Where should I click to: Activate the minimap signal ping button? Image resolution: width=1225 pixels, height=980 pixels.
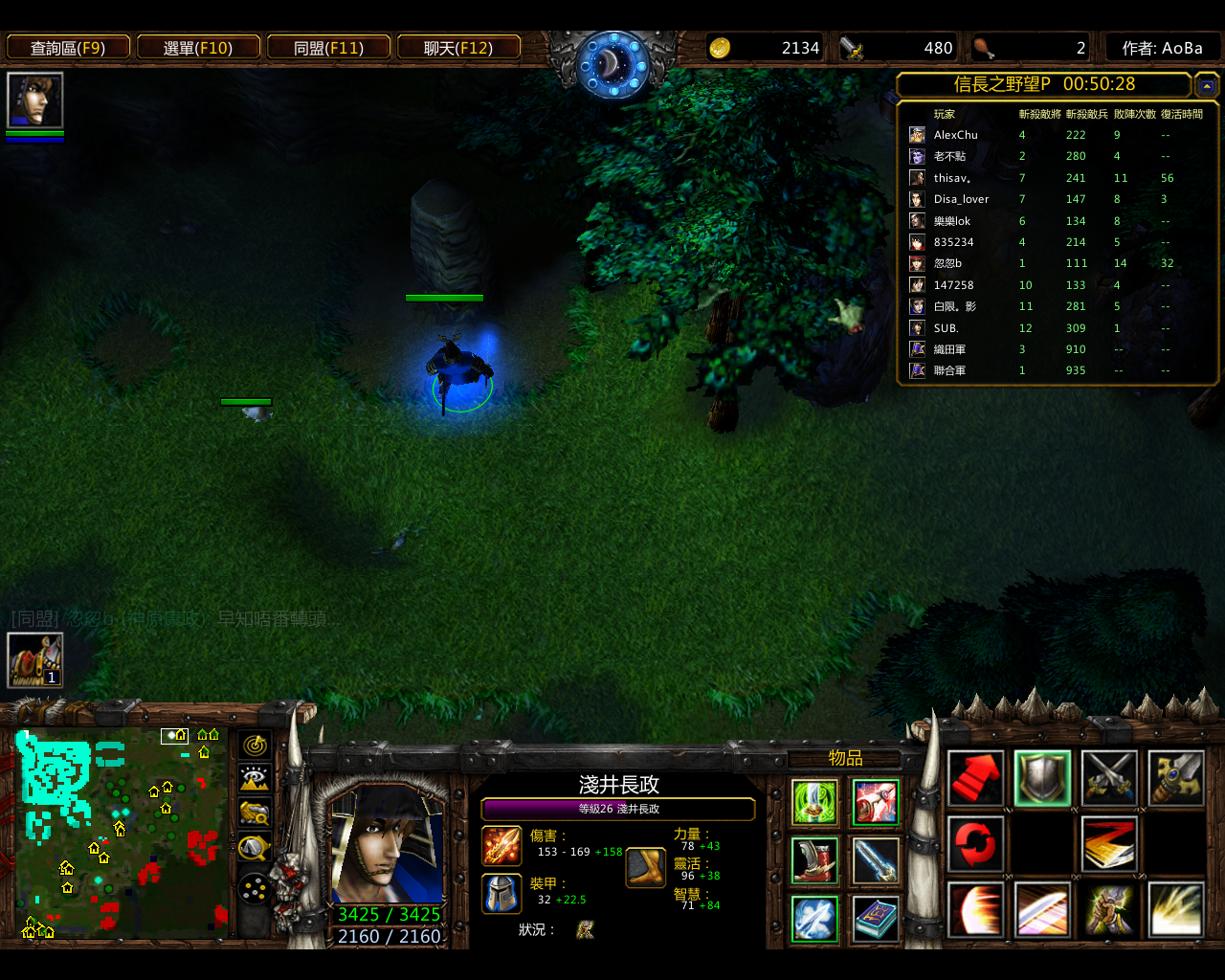(x=255, y=745)
